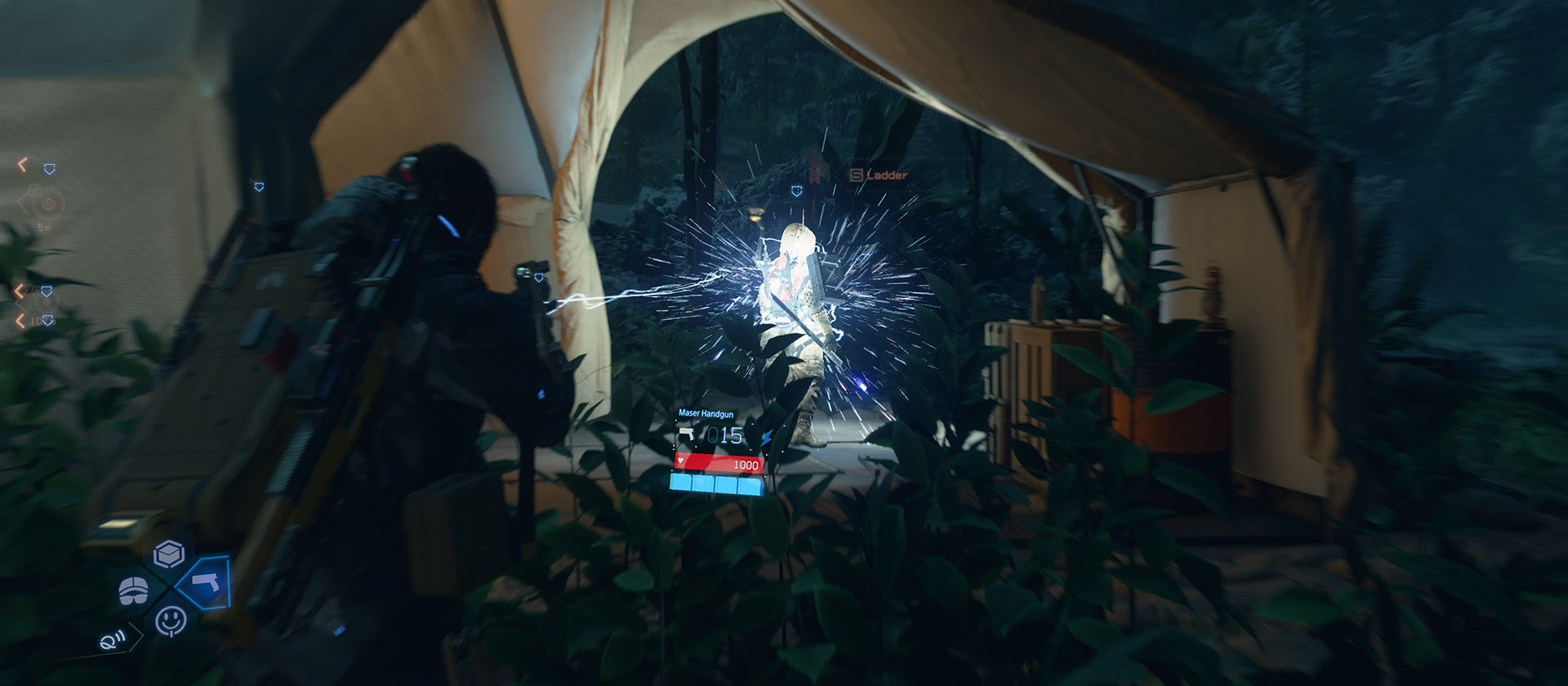Open the cap and glasses equipment slot
Viewport: 1568px width, 686px height.
134,590
